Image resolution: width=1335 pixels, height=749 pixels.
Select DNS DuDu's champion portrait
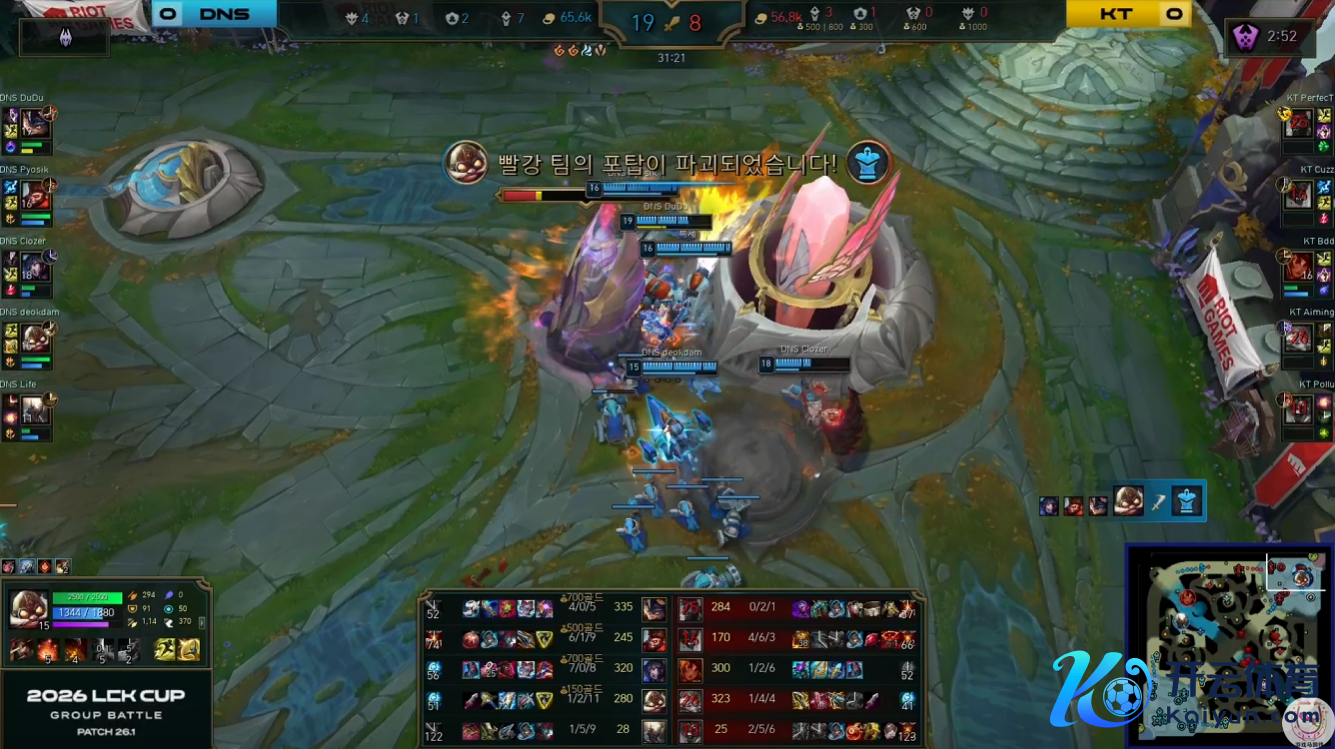click(35, 123)
